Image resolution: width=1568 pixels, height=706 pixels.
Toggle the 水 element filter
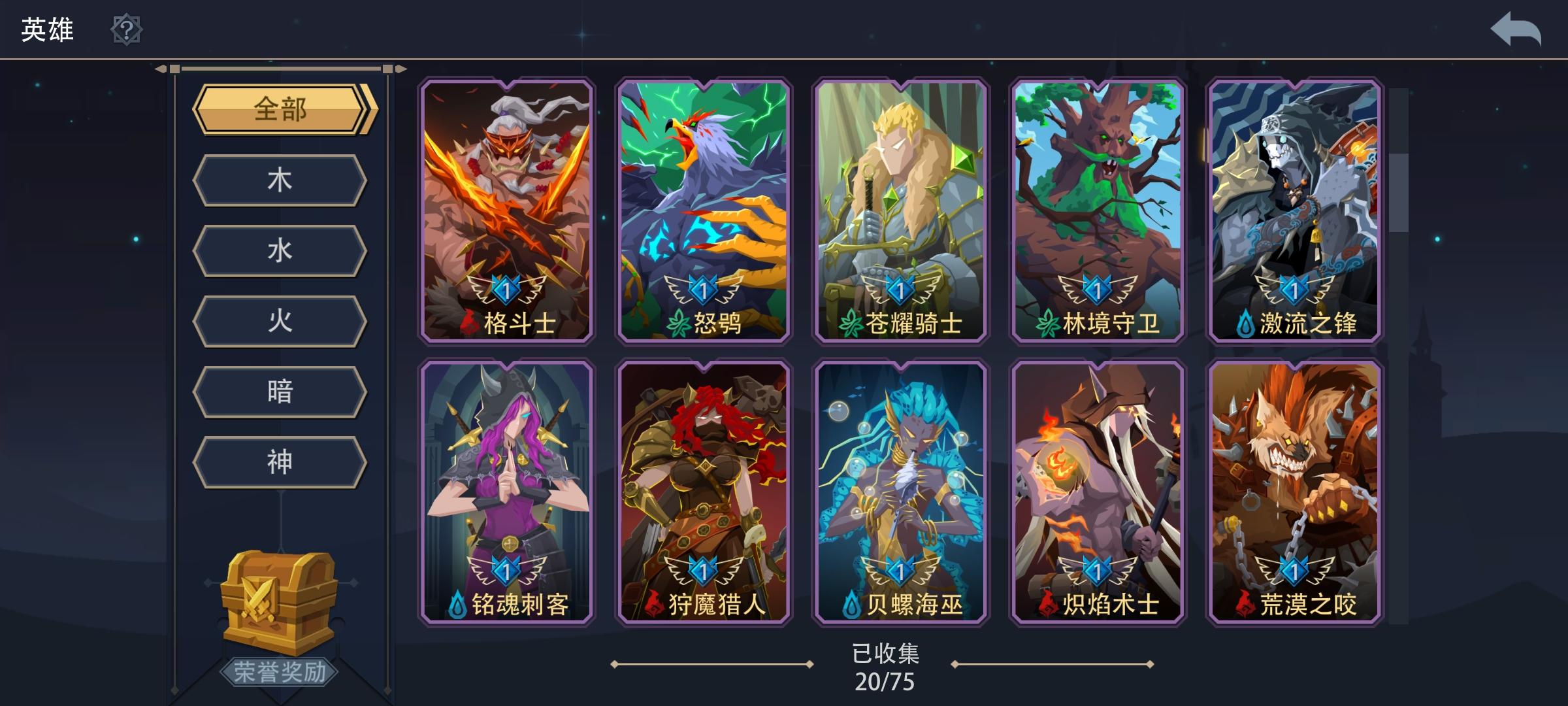coord(280,250)
